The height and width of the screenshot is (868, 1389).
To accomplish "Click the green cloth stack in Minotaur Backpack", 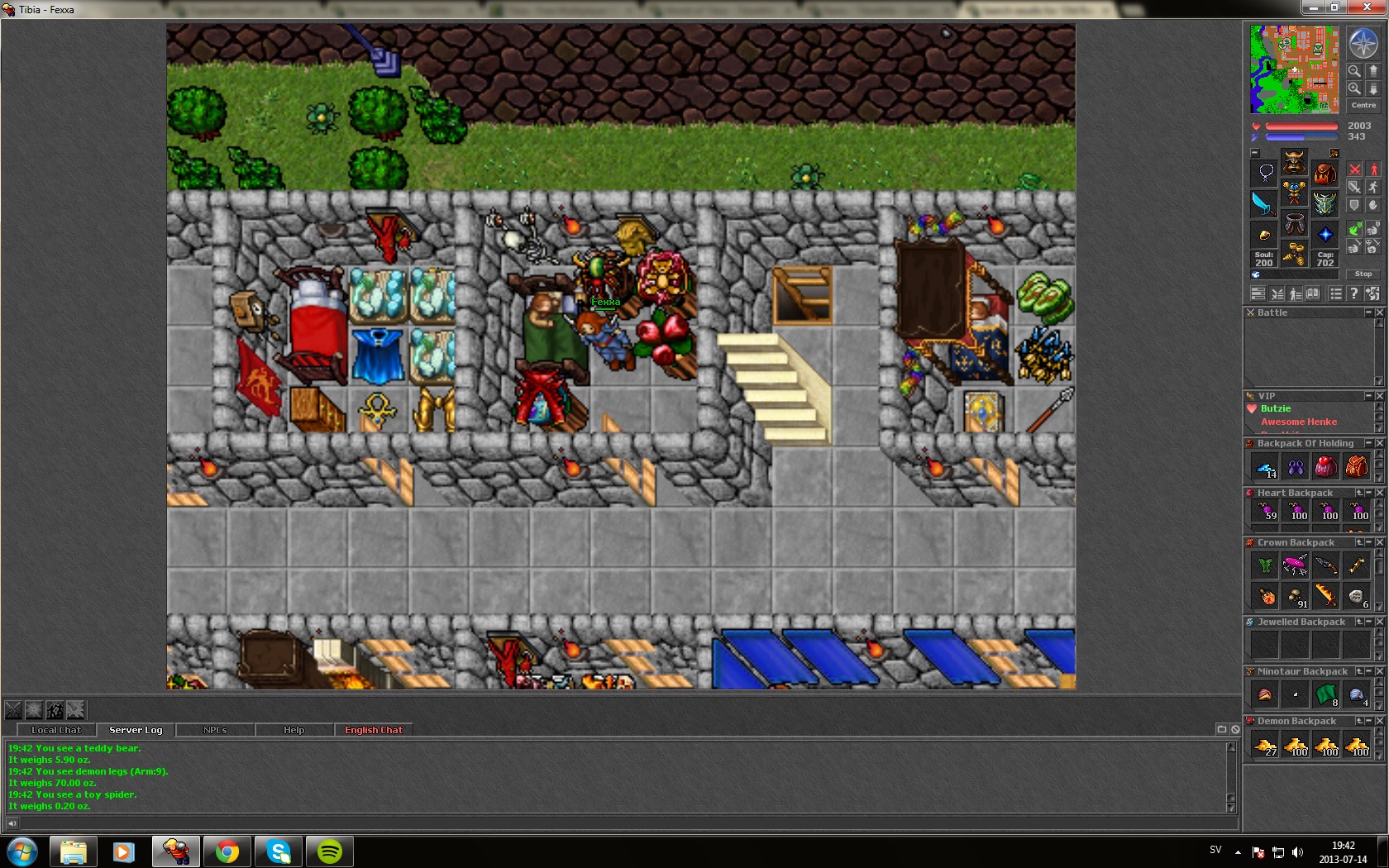I will click(1325, 694).
